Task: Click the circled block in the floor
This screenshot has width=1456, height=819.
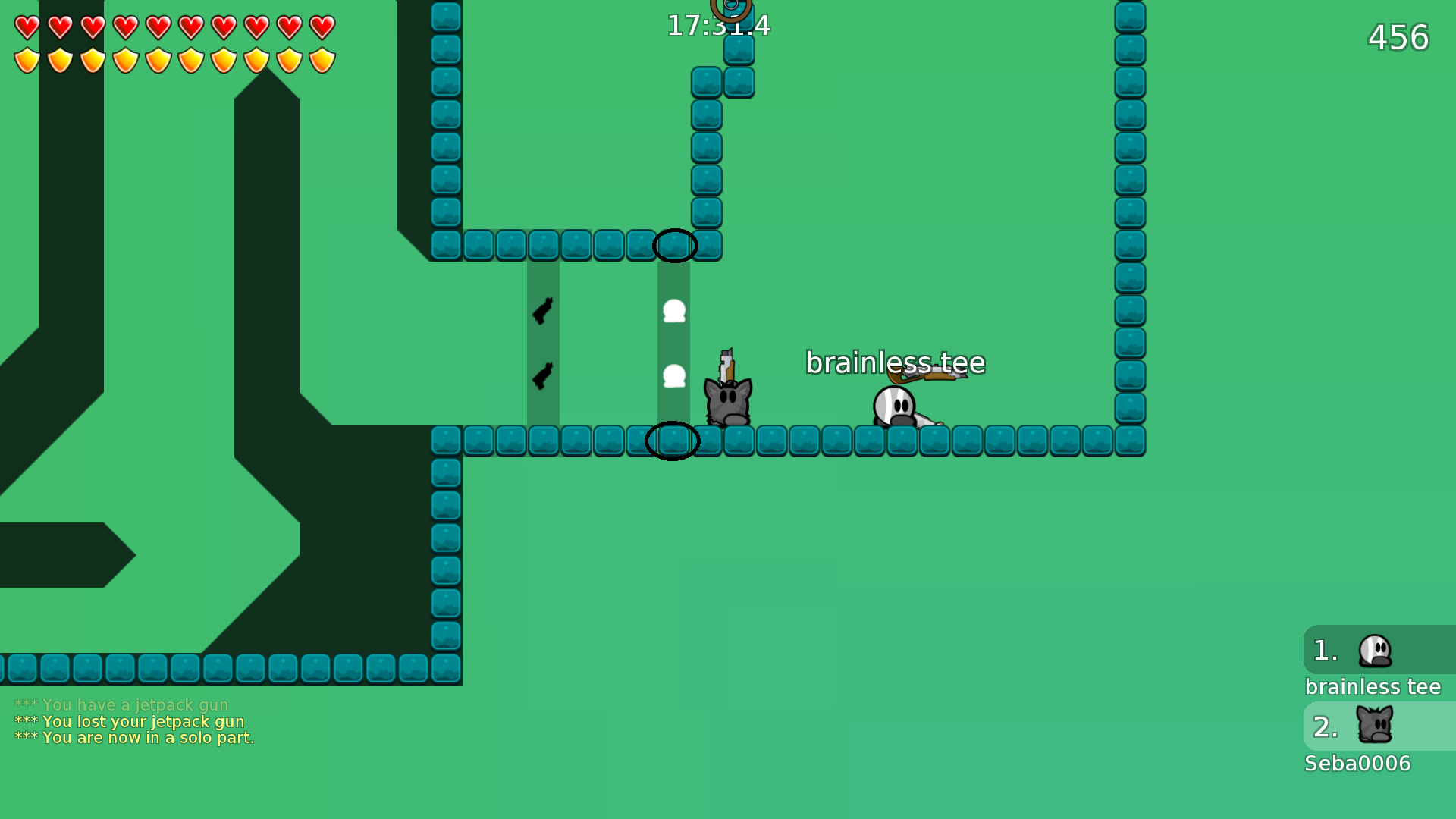Action: (672, 441)
